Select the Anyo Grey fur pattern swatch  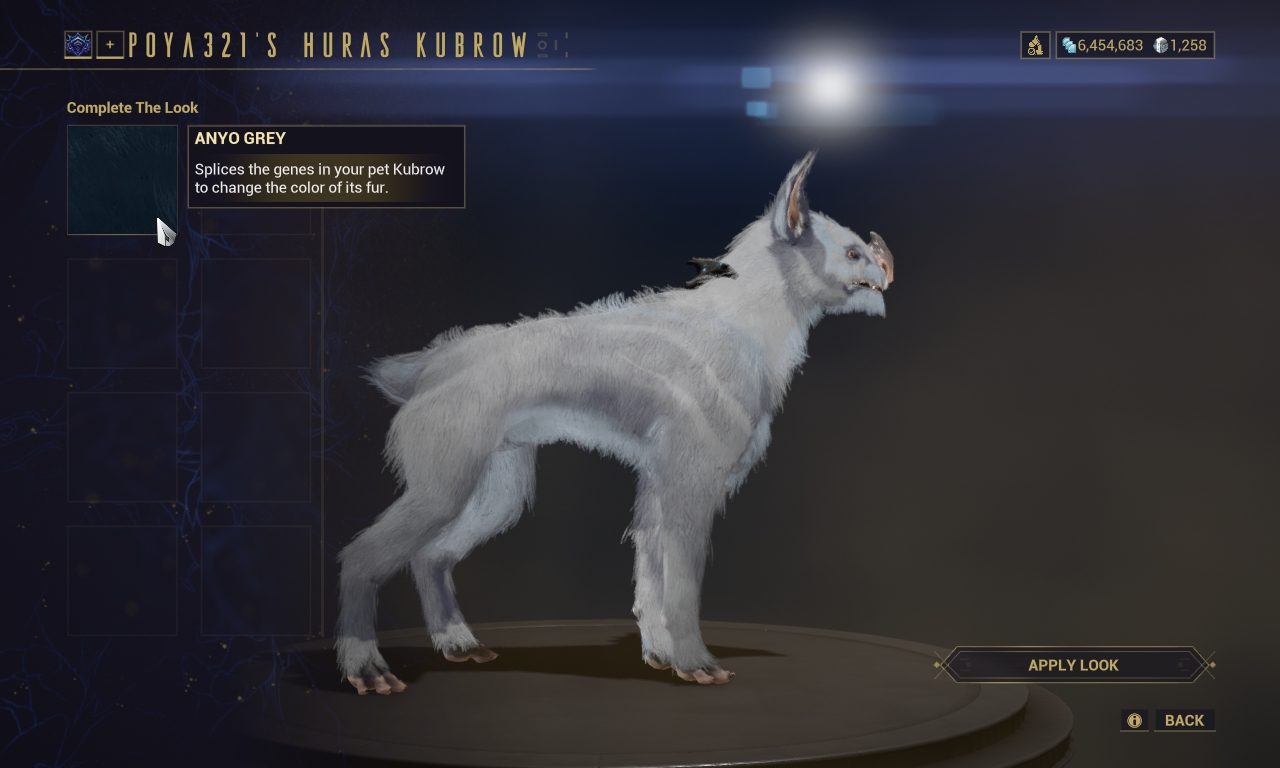pos(121,179)
